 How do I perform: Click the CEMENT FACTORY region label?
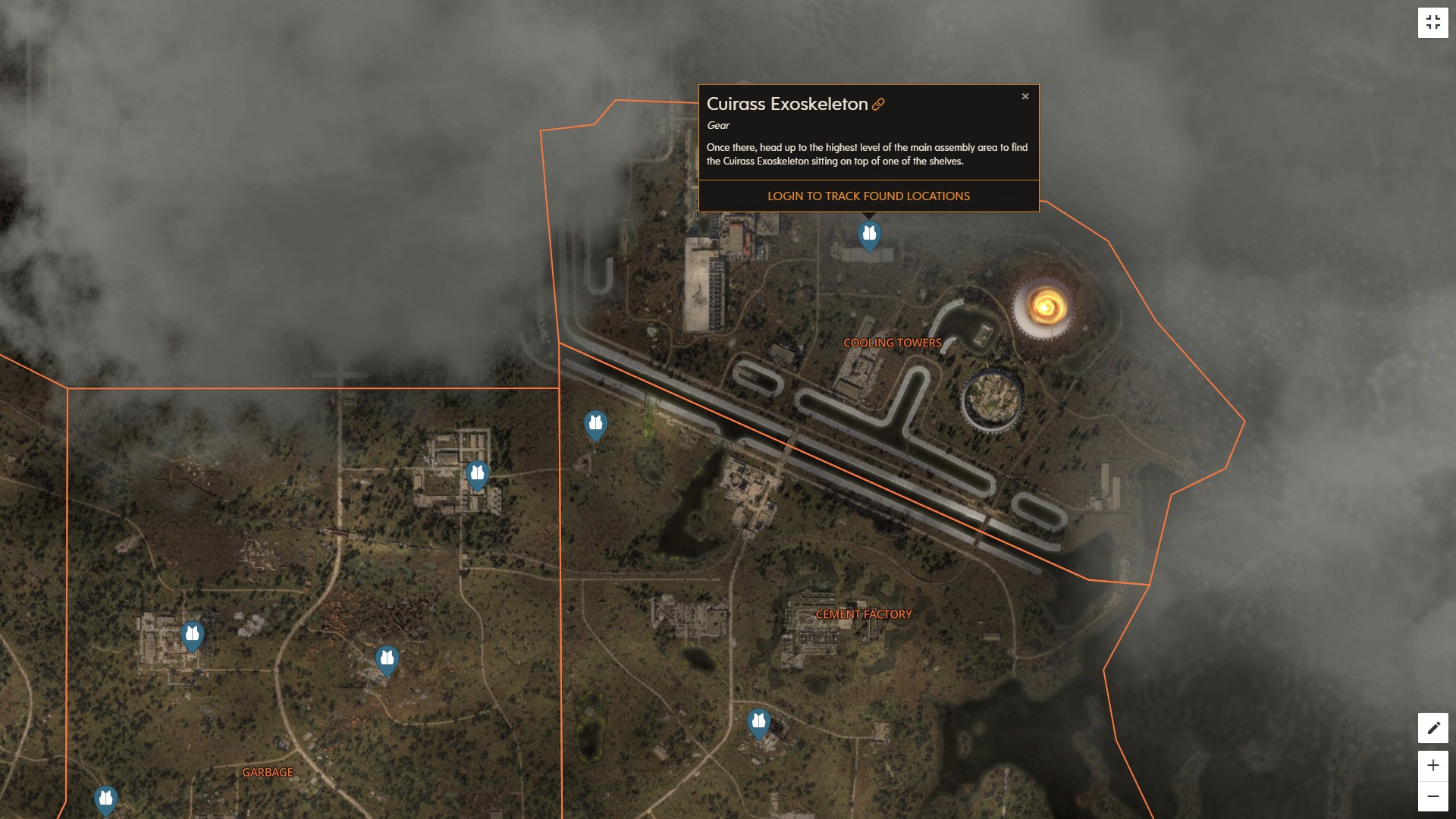tap(864, 614)
